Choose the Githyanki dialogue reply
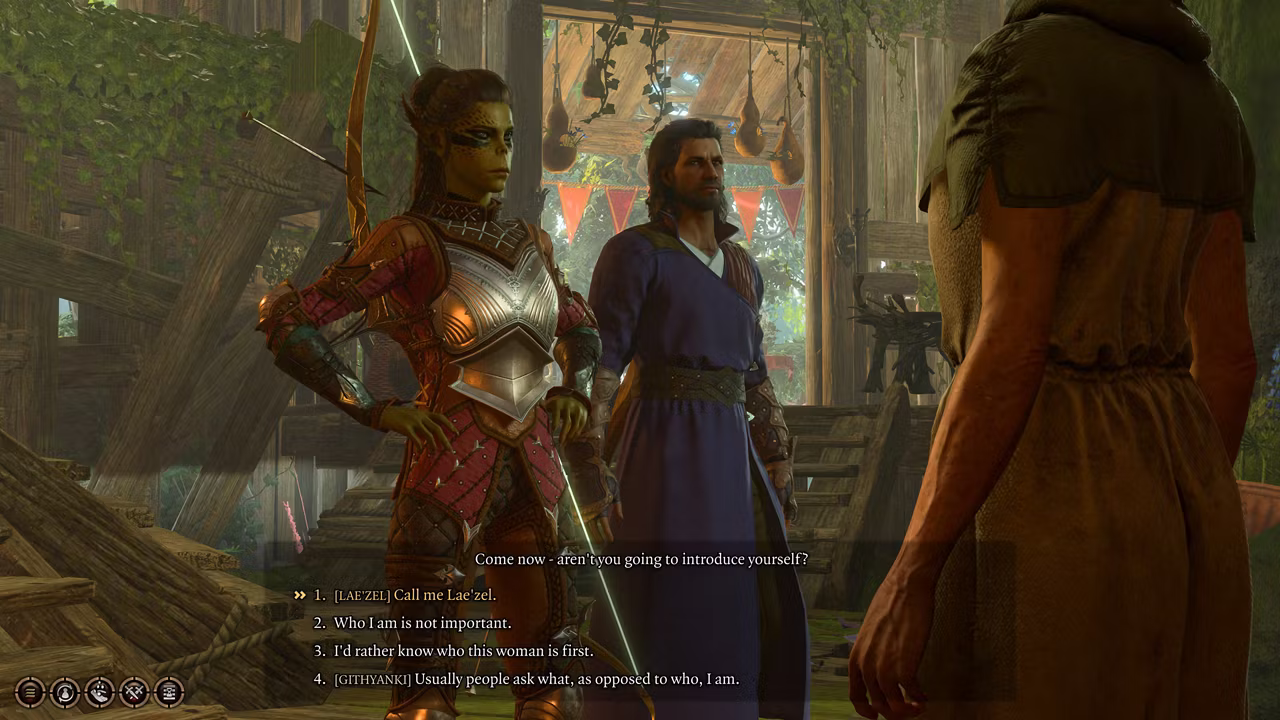Screen dimensions: 1280x720 pos(537,679)
